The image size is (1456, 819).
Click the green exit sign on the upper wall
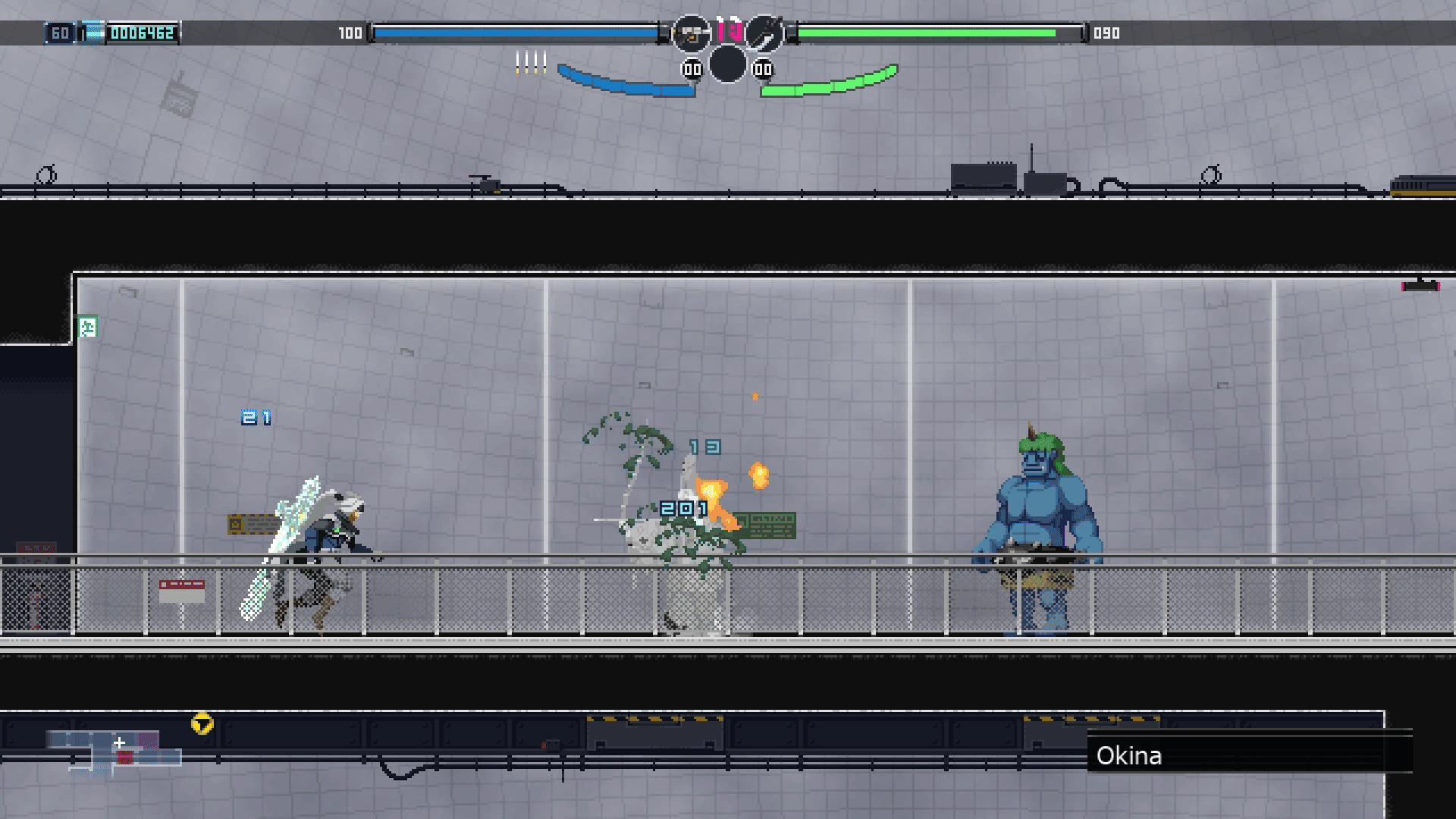coord(88,325)
